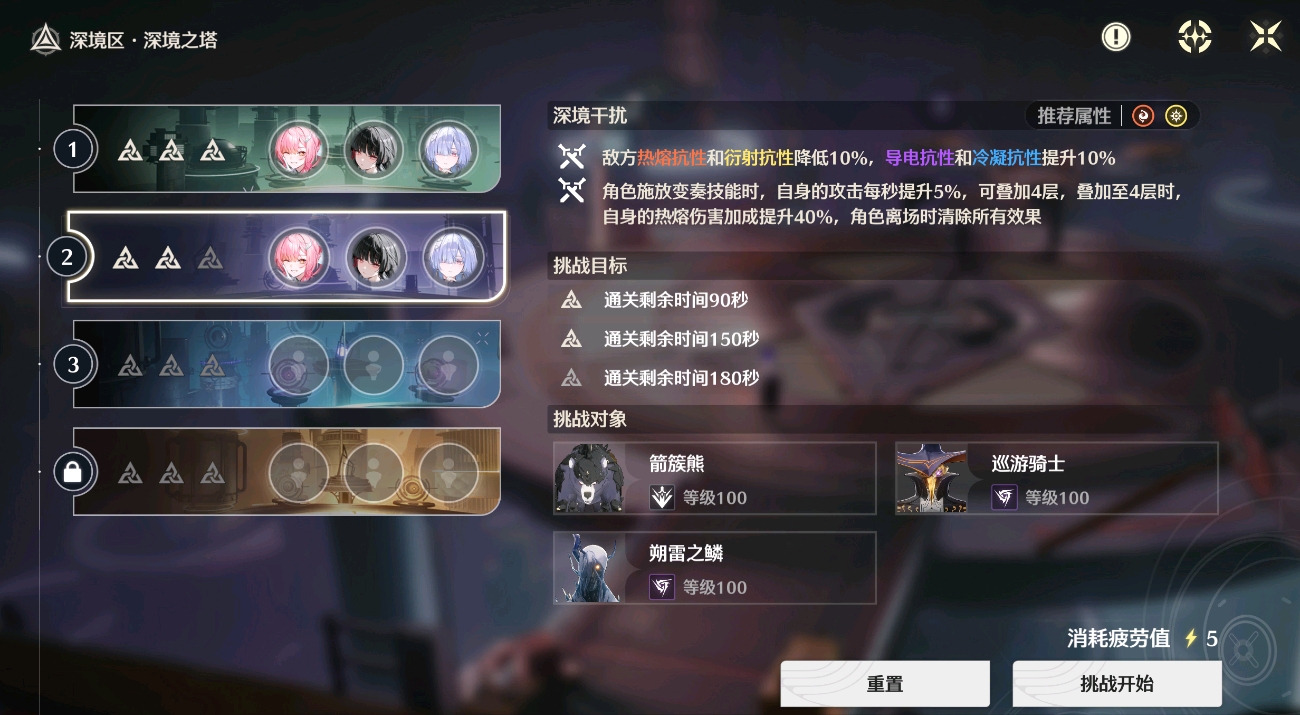Click the 重置 reset button
Screen dimensions: 1300x715
pos(885,684)
